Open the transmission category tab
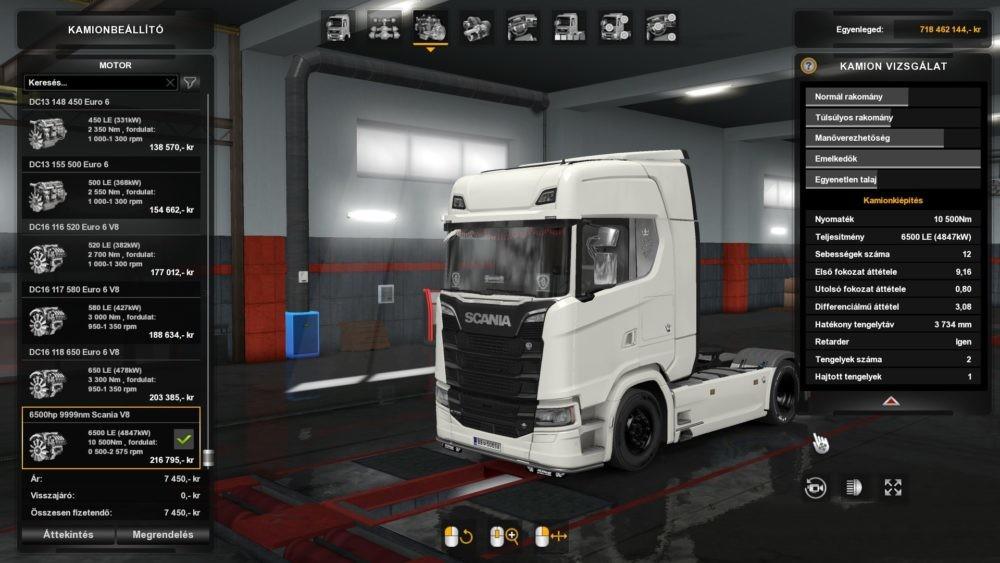This screenshot has width=1000, height=563. click(x=477, y=27)
